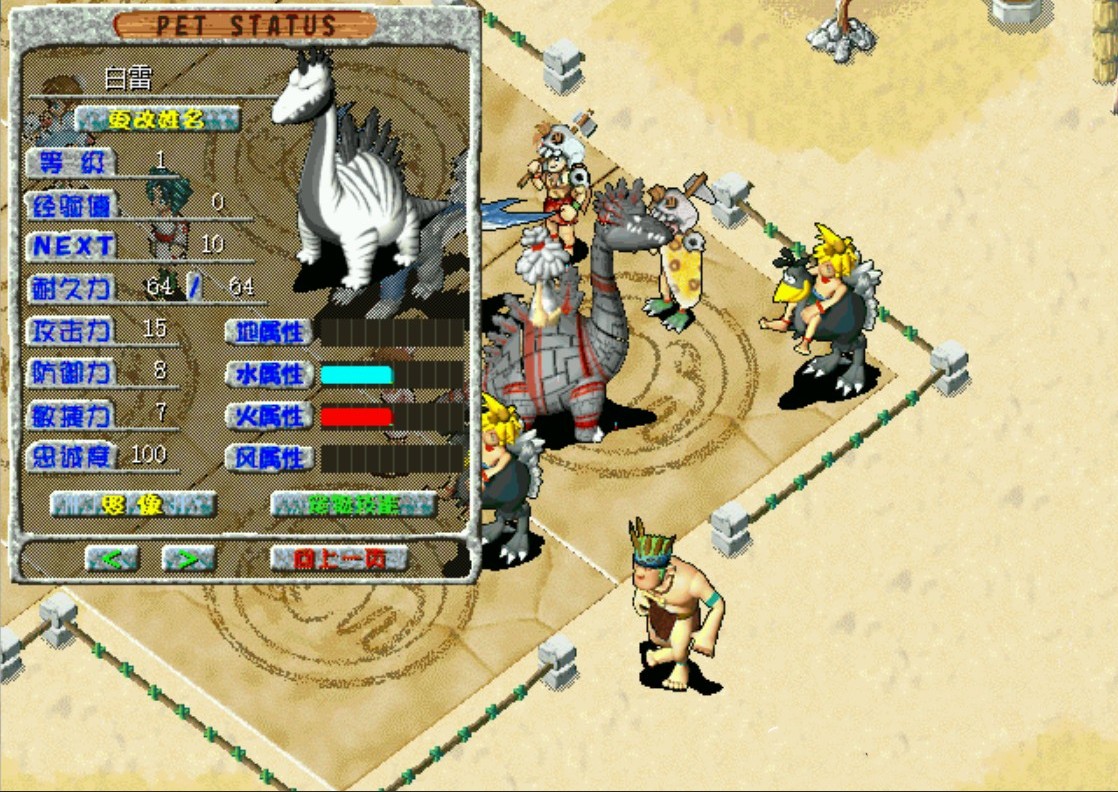Return with the red 回上一页 button
Image resolution: width=1118 pixels, height=792 pixels.
340,559
